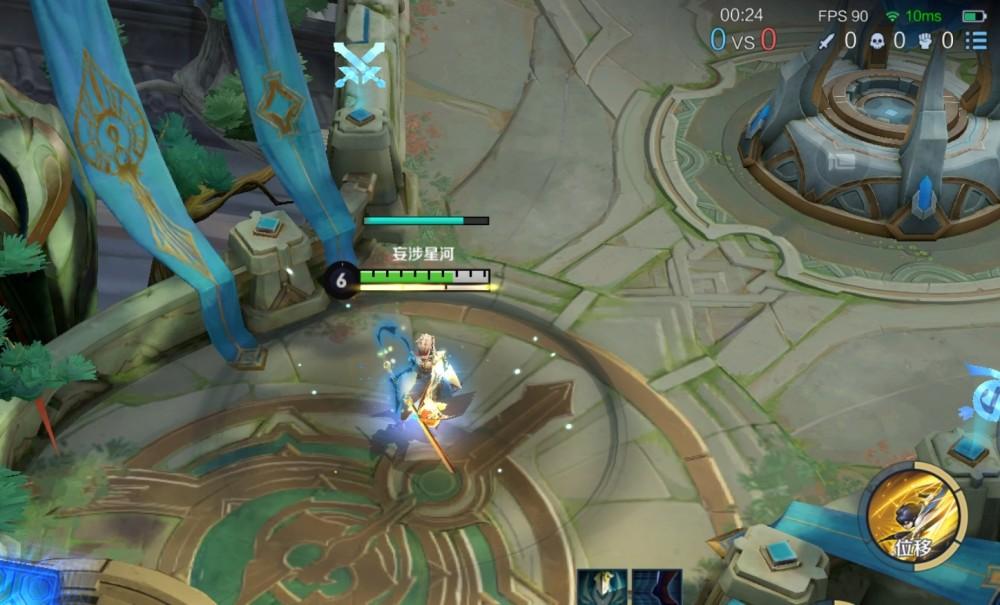Screen dimensions: 1000x605
Task: Select the boots equipment icon
Action: coord(657,589)
